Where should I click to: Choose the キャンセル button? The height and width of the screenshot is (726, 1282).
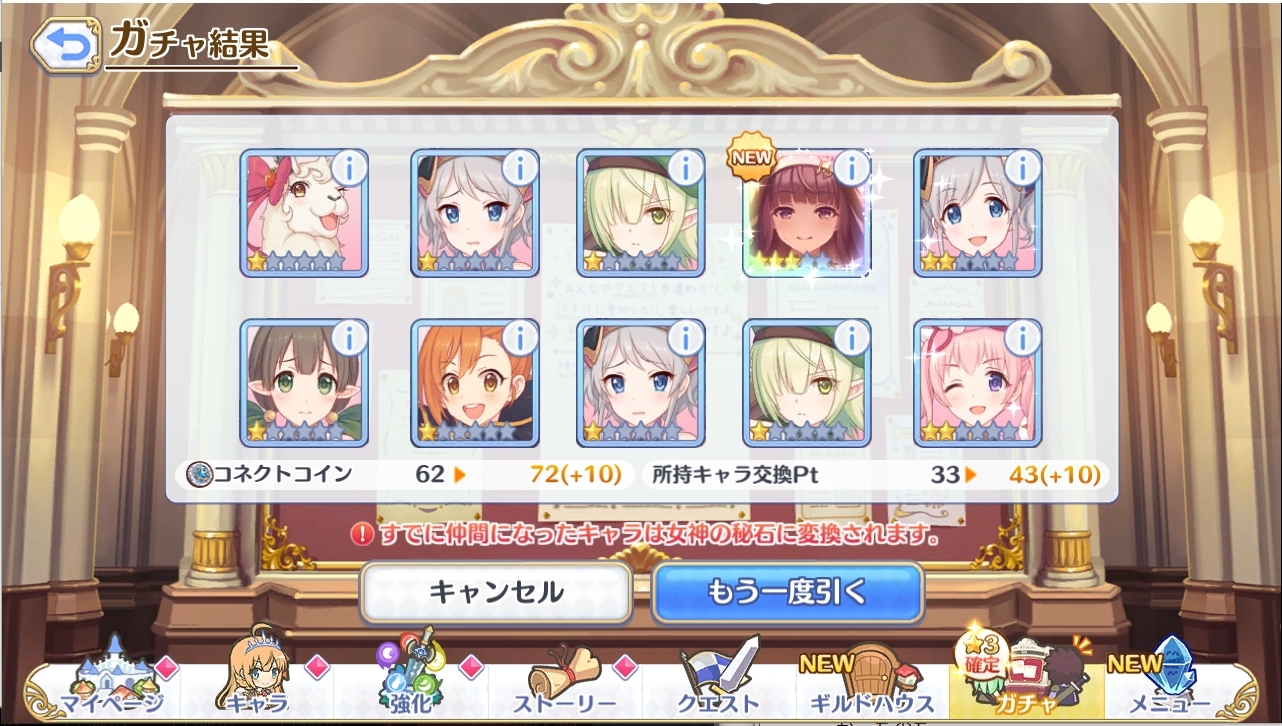tap(496, 593)
